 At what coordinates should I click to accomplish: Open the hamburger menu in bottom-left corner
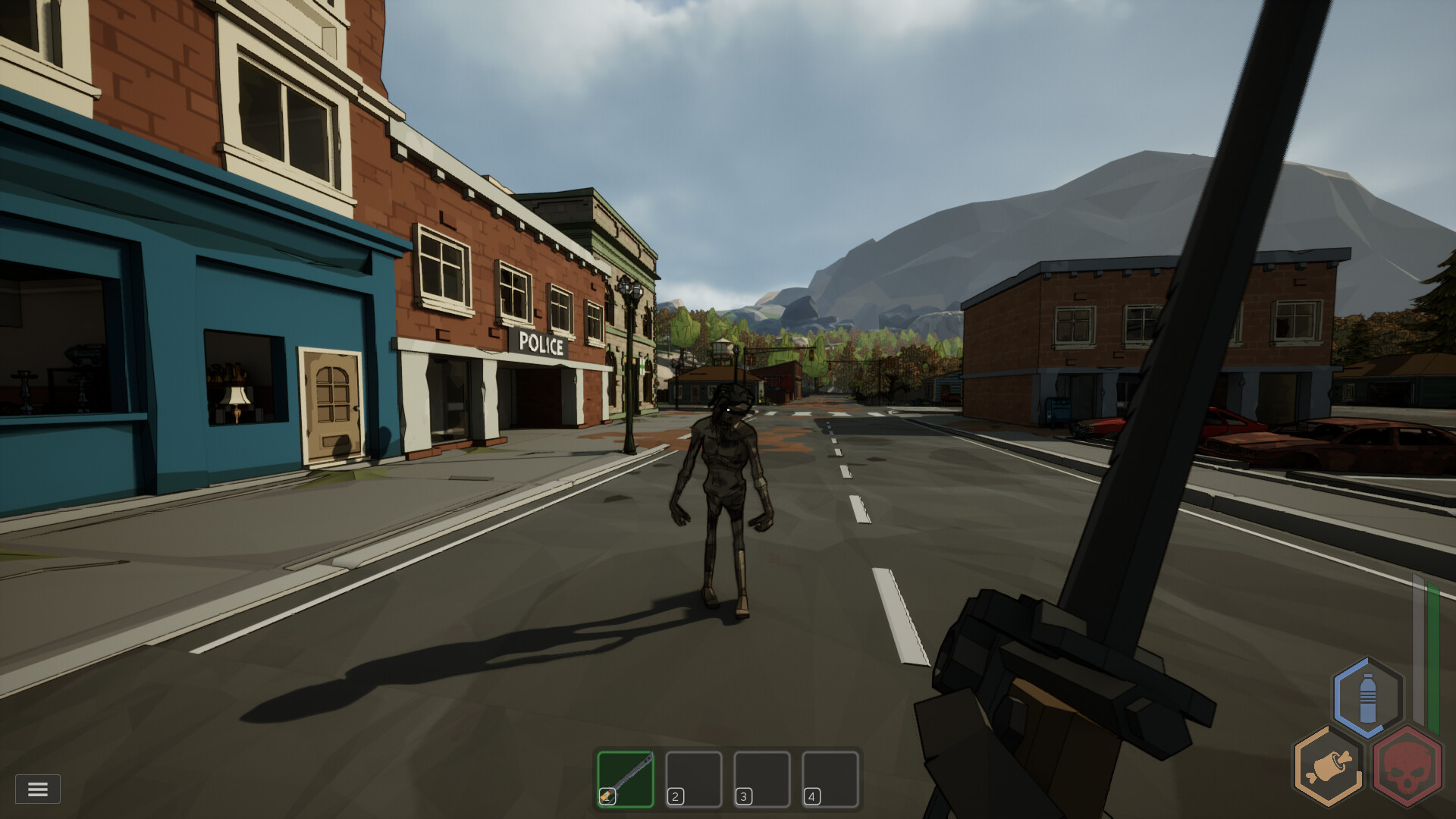(x=39, y=789)
